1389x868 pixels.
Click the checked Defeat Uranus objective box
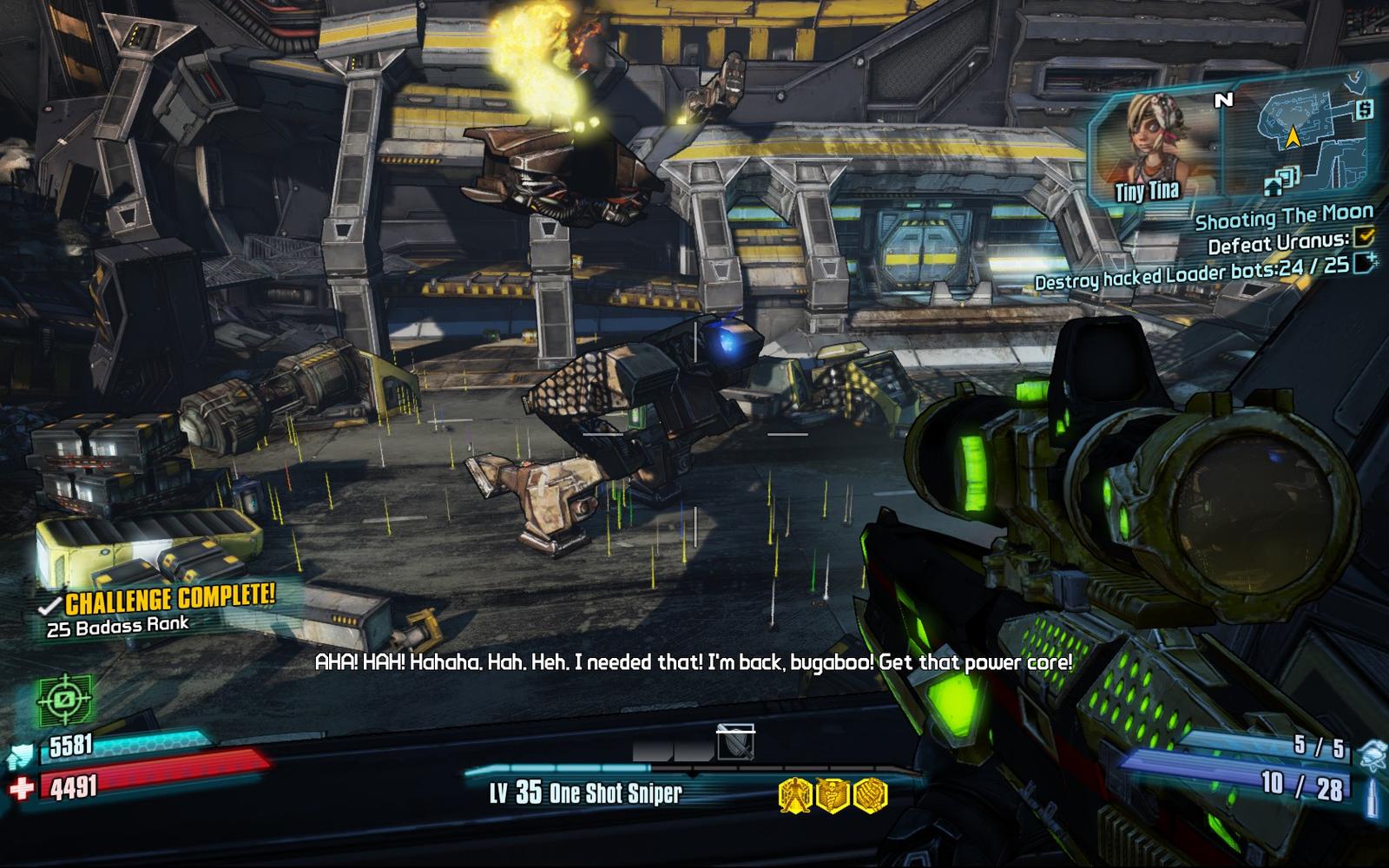[1364, 236]
